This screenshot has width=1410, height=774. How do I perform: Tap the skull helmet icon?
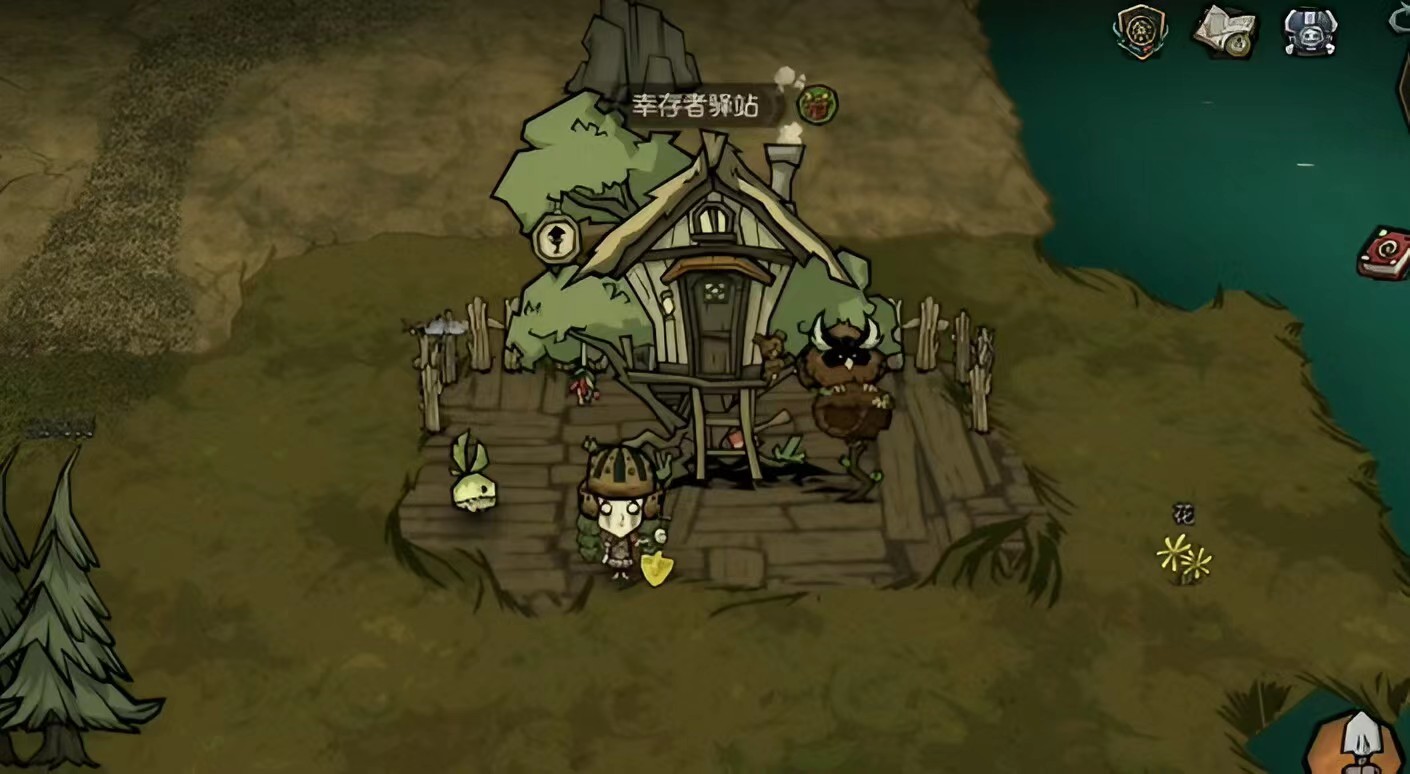click(1310, 31)
